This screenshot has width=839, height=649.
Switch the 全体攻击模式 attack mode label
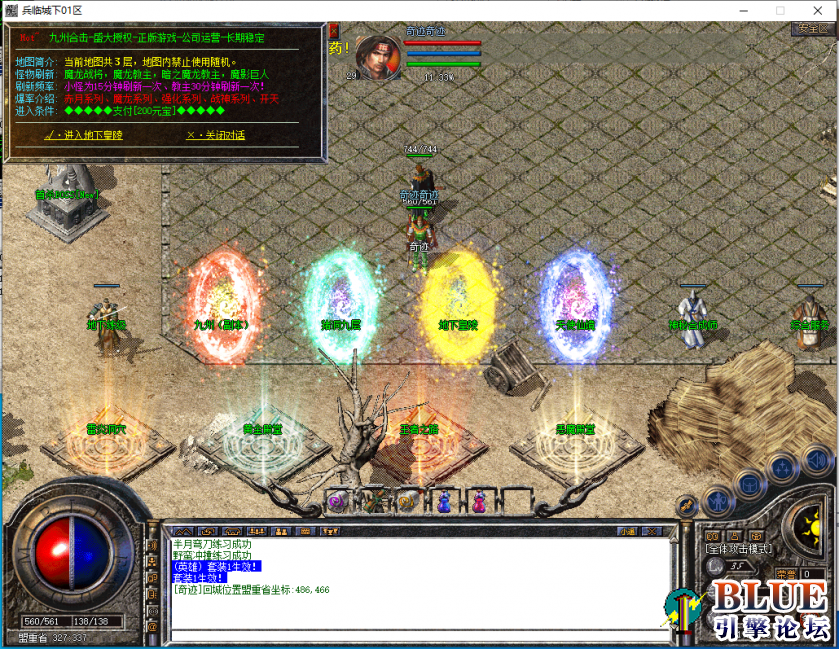740,549
